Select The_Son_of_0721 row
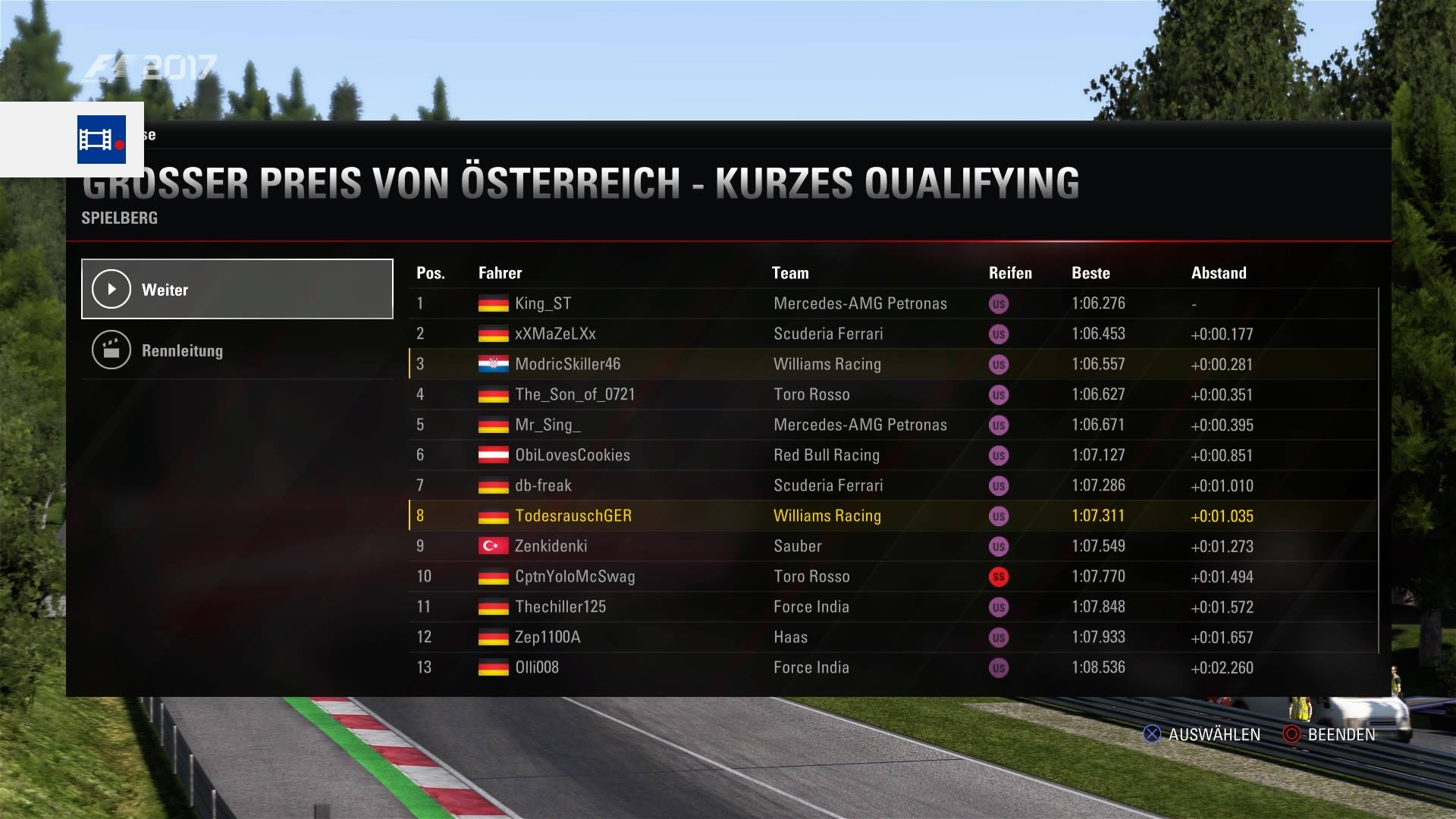 575,394
